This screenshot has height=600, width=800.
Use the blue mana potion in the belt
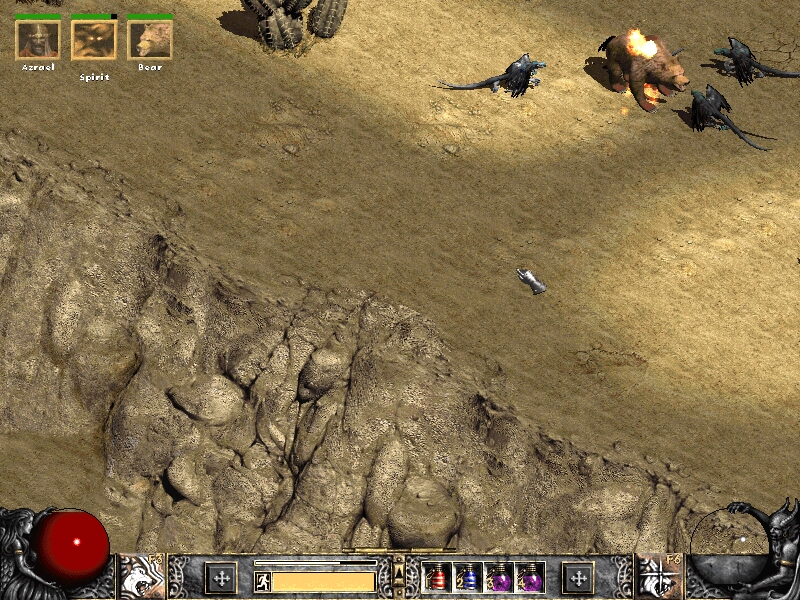click(x=467, y=577)
